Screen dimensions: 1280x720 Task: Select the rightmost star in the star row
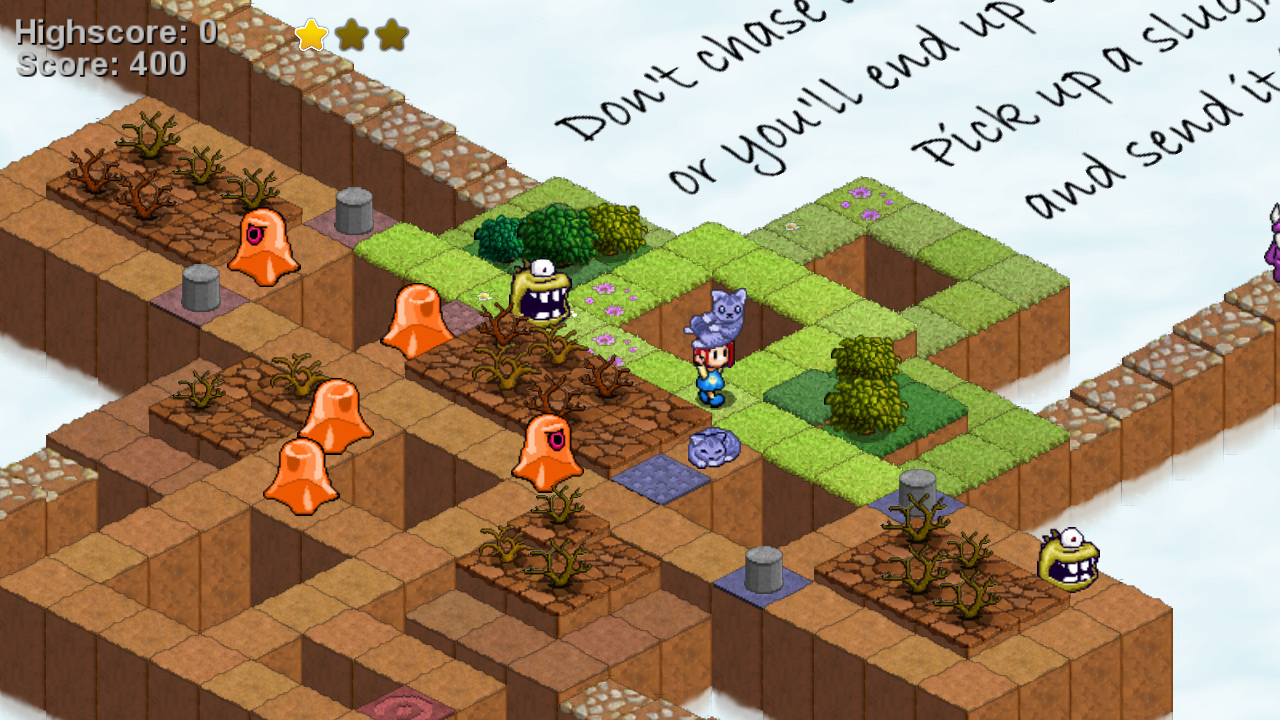[391, 35]
